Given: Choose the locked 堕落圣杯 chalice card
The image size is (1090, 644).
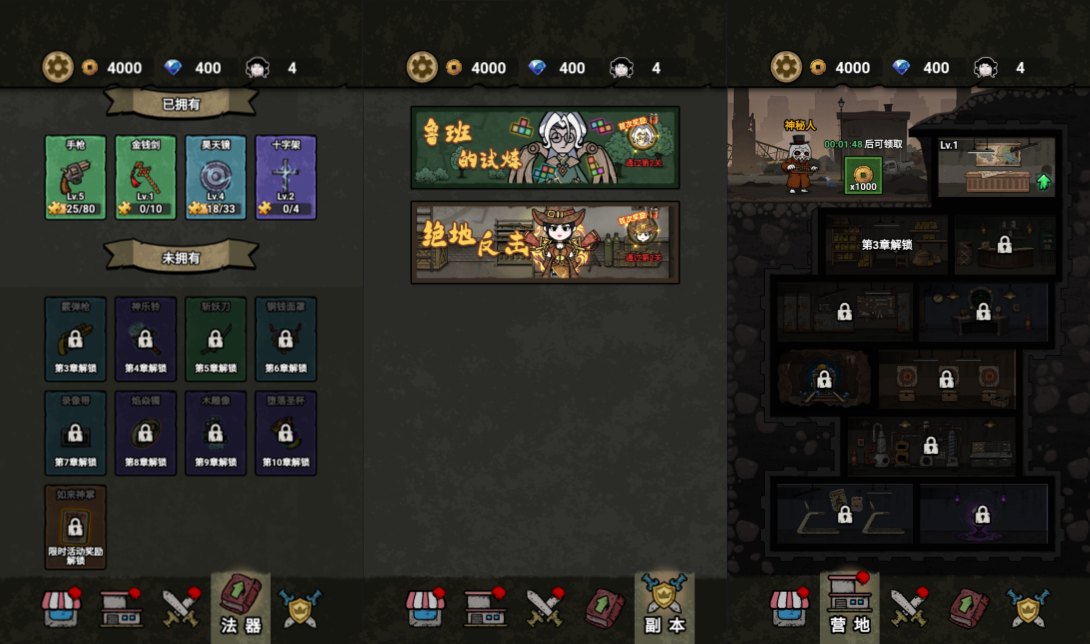Looking at the screenshot, I should [285, 432].
